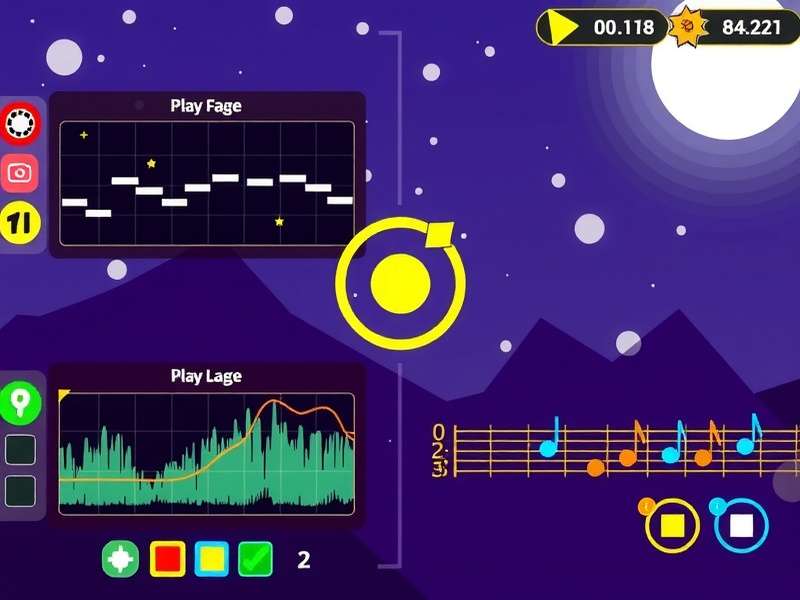Click the orange gear badge beside 84.221

click(x=689, y=27)
